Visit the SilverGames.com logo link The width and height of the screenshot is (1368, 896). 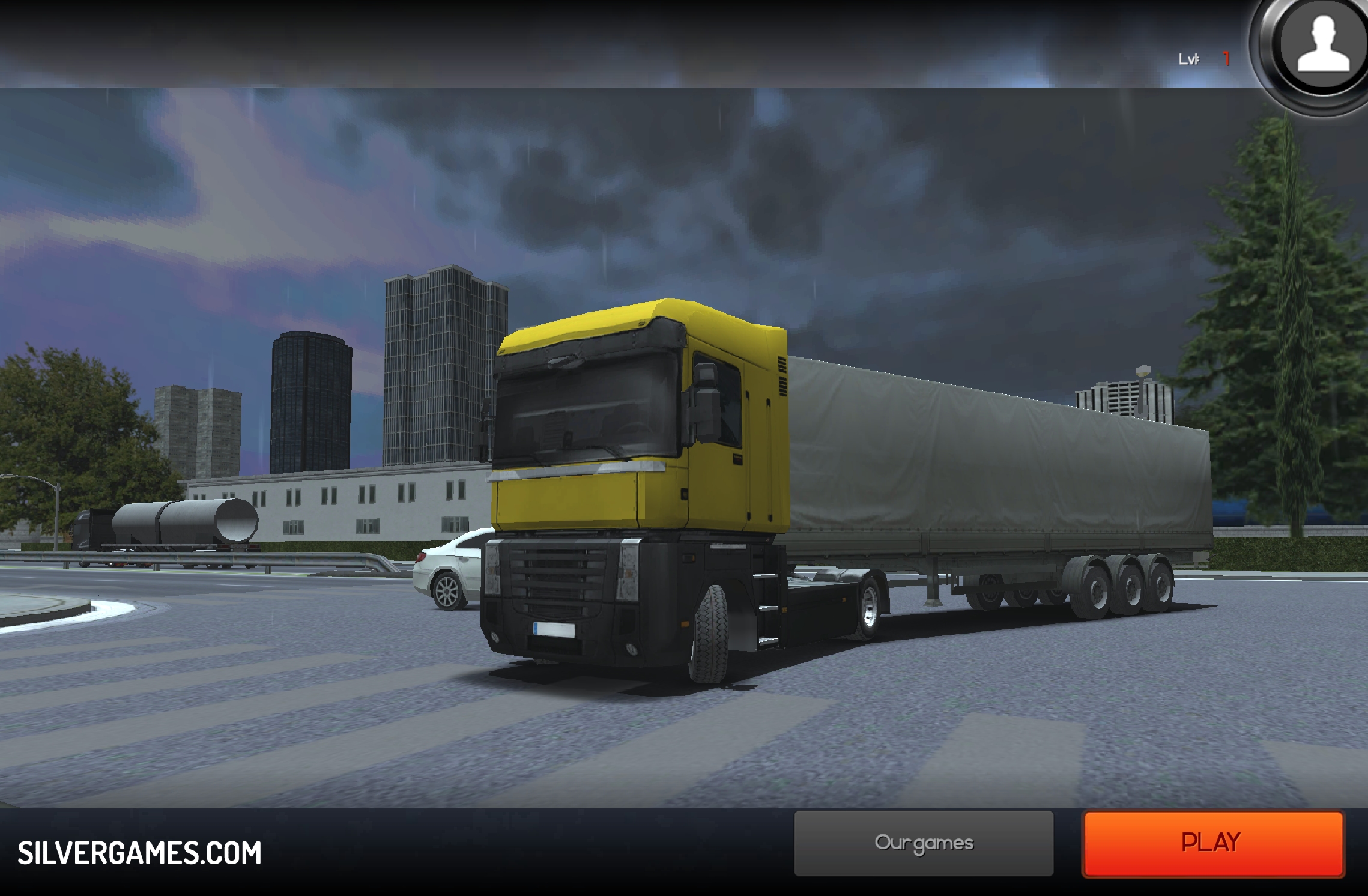point(139,853)
